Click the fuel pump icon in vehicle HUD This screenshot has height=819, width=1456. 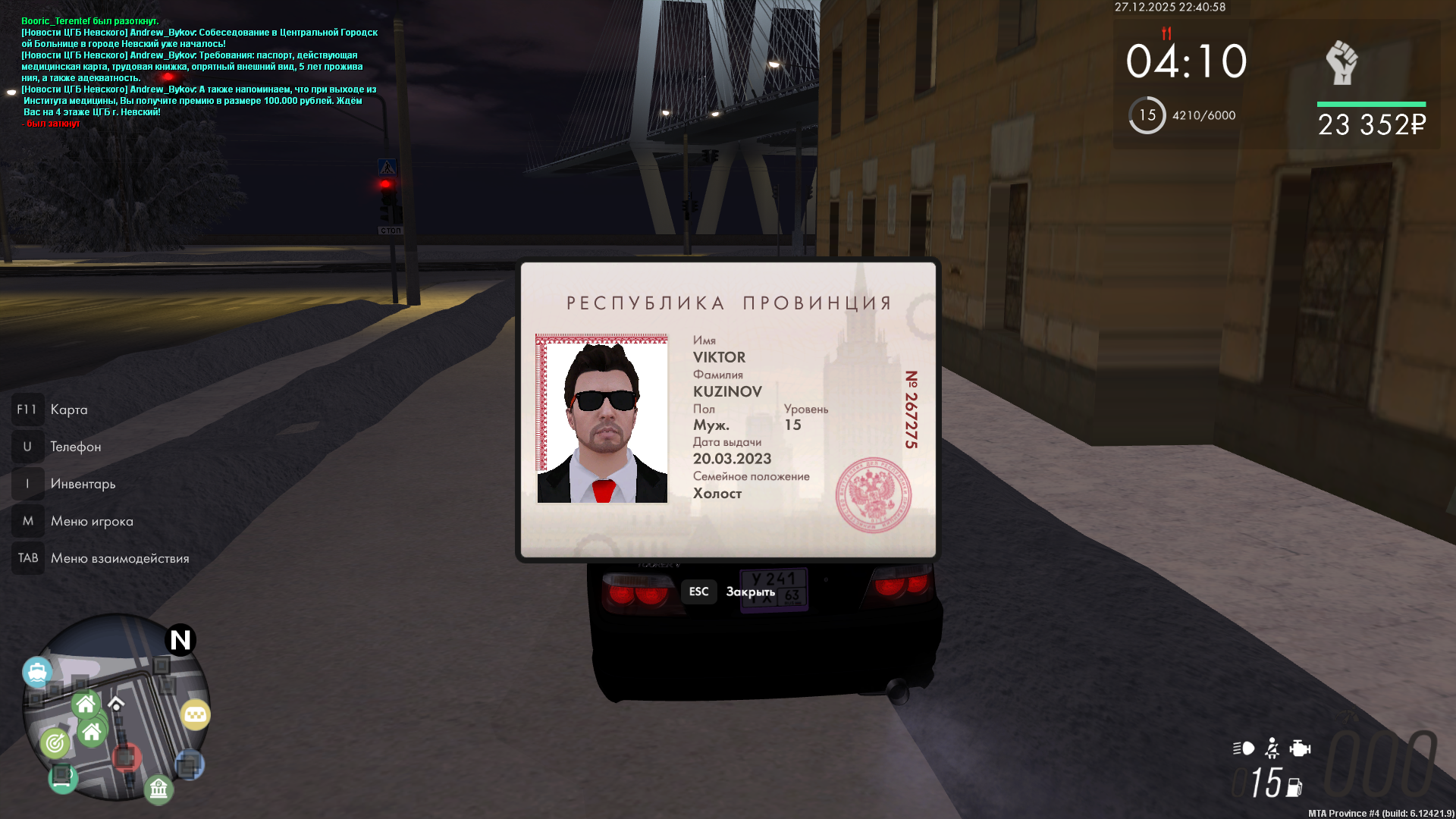pyautogui.click(x=1294, y=787)
